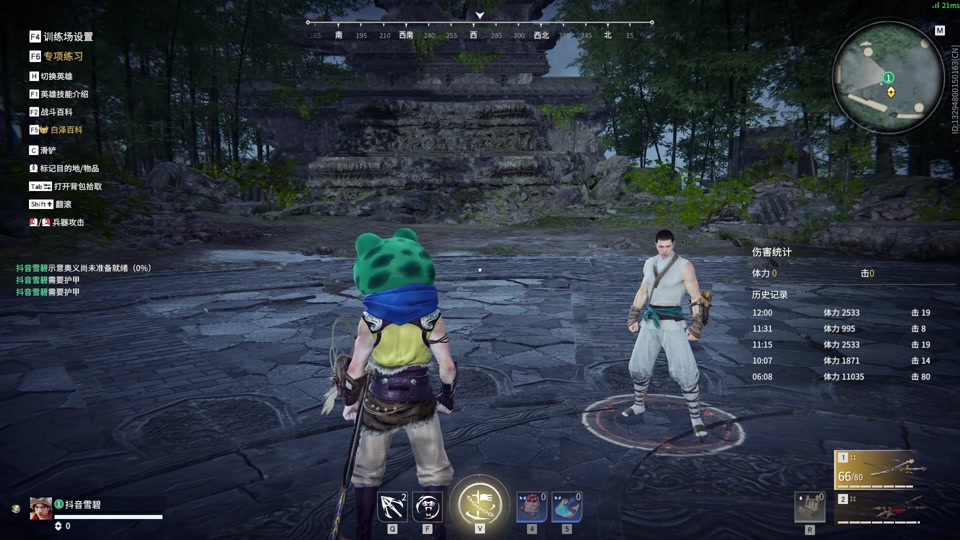This screenshot has height=540, width=960.
Task: Select the 06:08 damage history record
Action: pyautogui.click(x=840, y=377)
